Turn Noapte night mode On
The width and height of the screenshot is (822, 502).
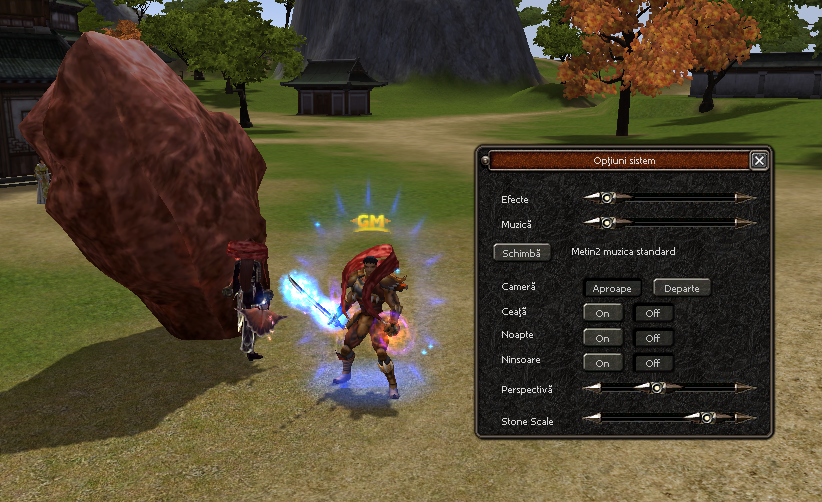pyautogui.click(x=603, y=338)
